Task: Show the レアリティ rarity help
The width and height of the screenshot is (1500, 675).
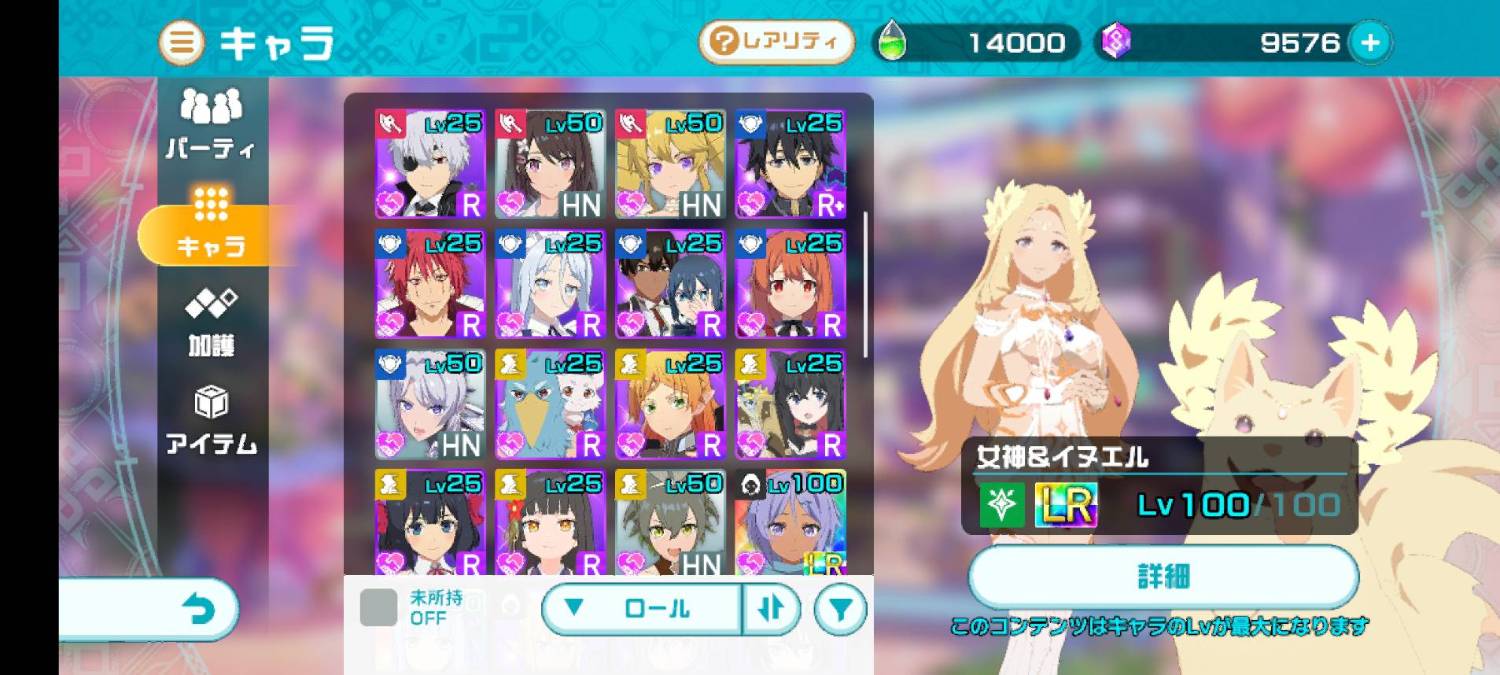Action: click(776, 42)
